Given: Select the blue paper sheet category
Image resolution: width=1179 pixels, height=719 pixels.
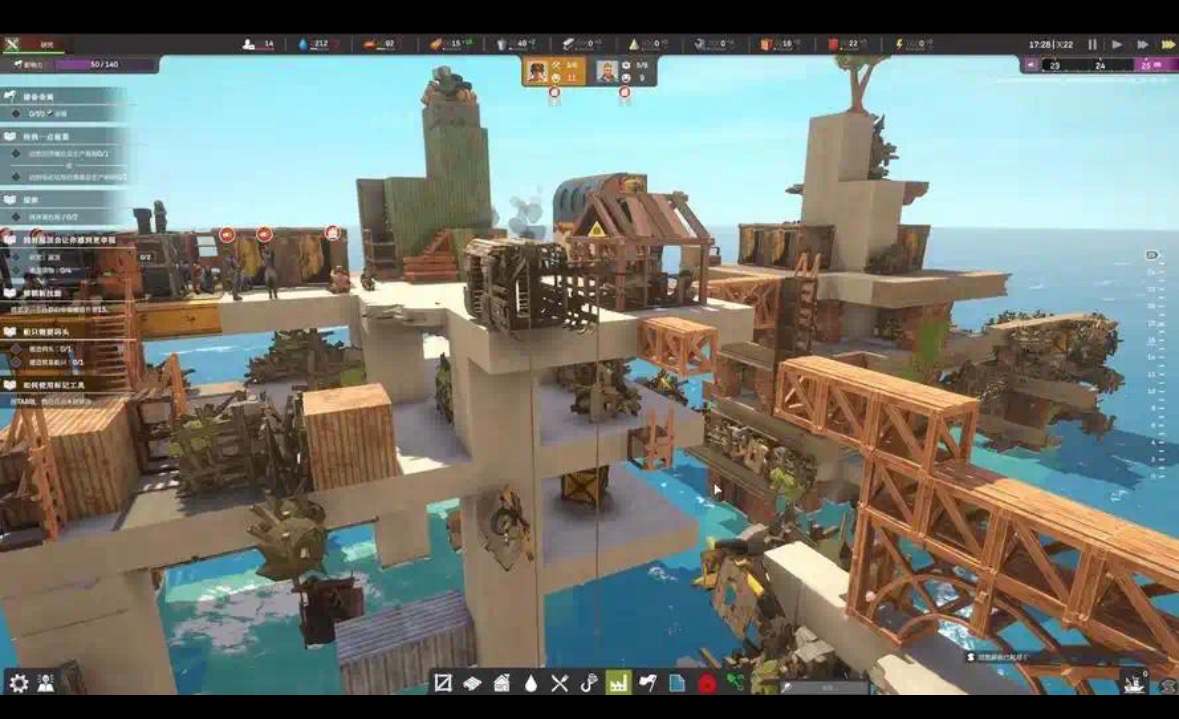Looking at the screenshot, I should (677, 683).
